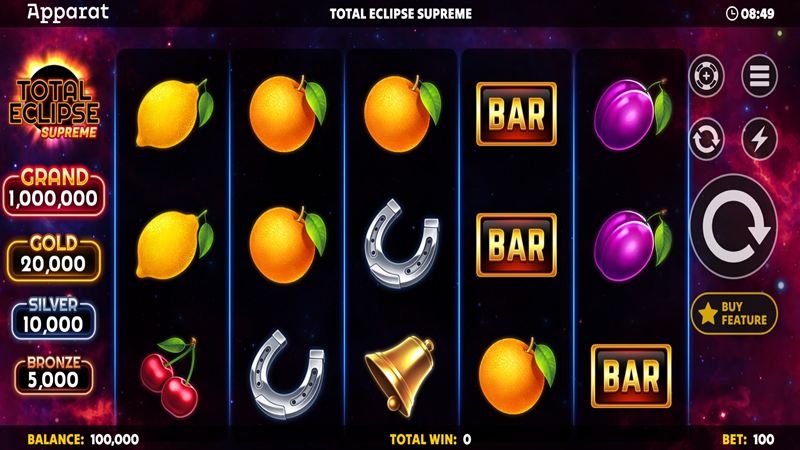Screen dimensions: 800x450
Task: Spin the reels with the big arrow button
Action: click(x=734, y=228)
